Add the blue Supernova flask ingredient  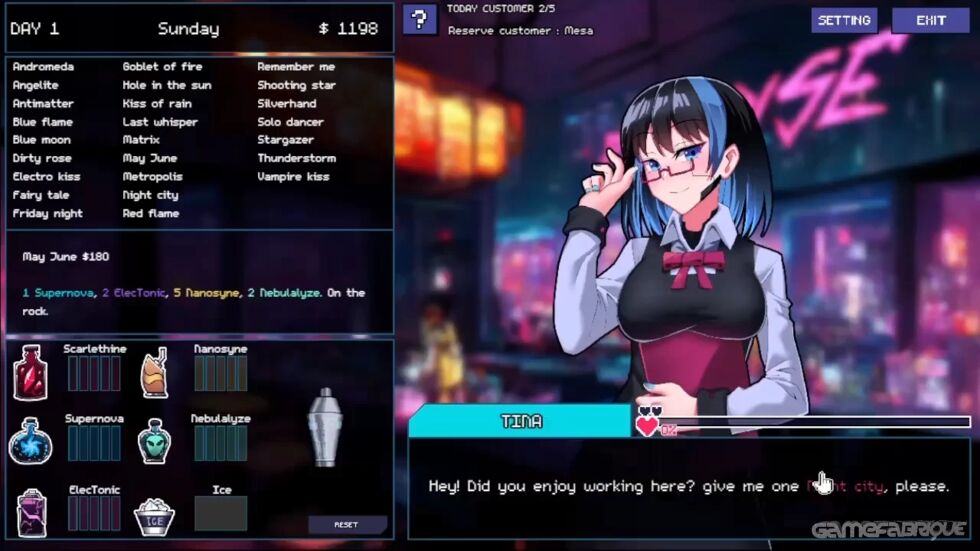30,441
